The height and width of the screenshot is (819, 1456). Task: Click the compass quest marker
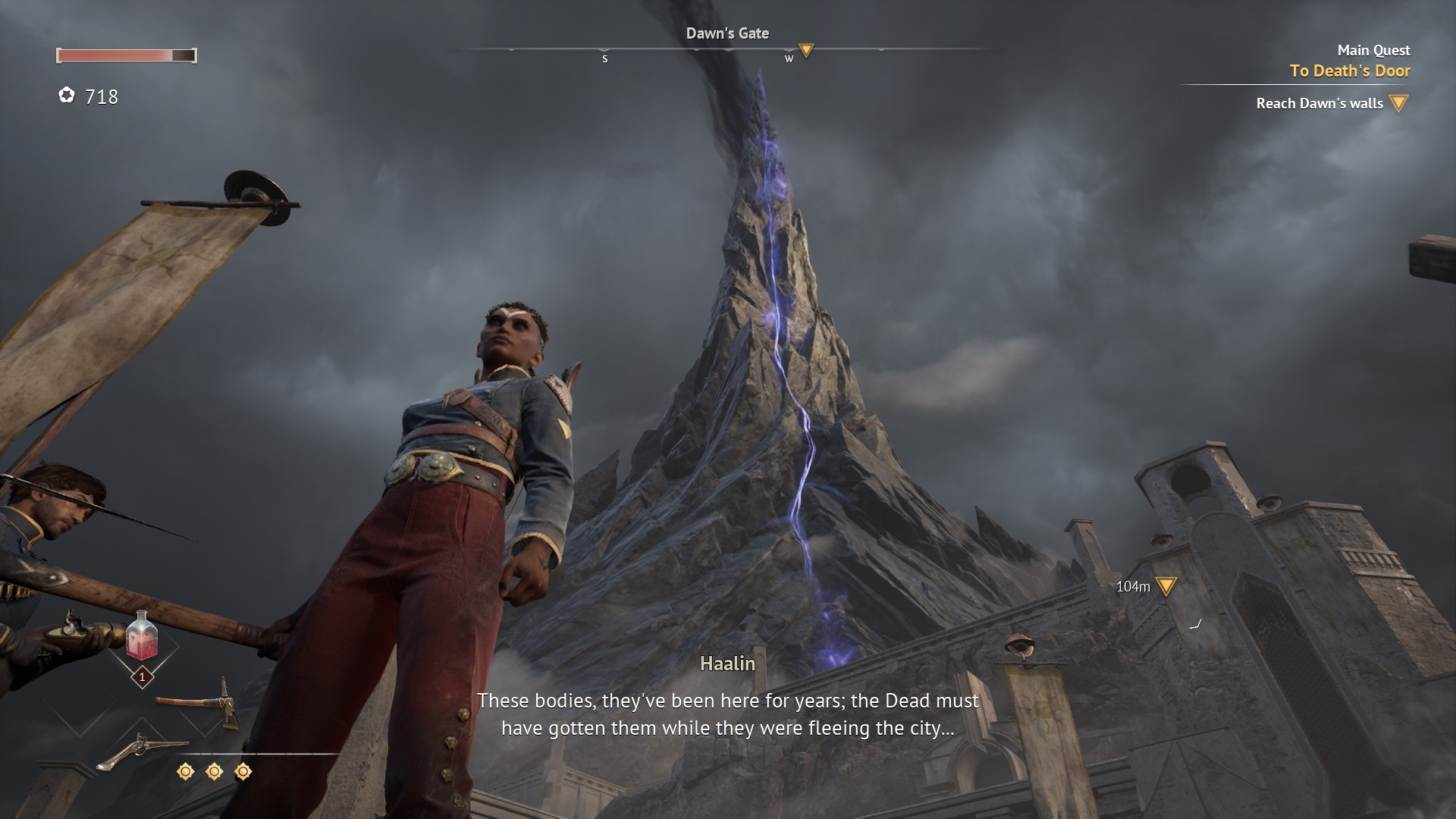[806, 51]
